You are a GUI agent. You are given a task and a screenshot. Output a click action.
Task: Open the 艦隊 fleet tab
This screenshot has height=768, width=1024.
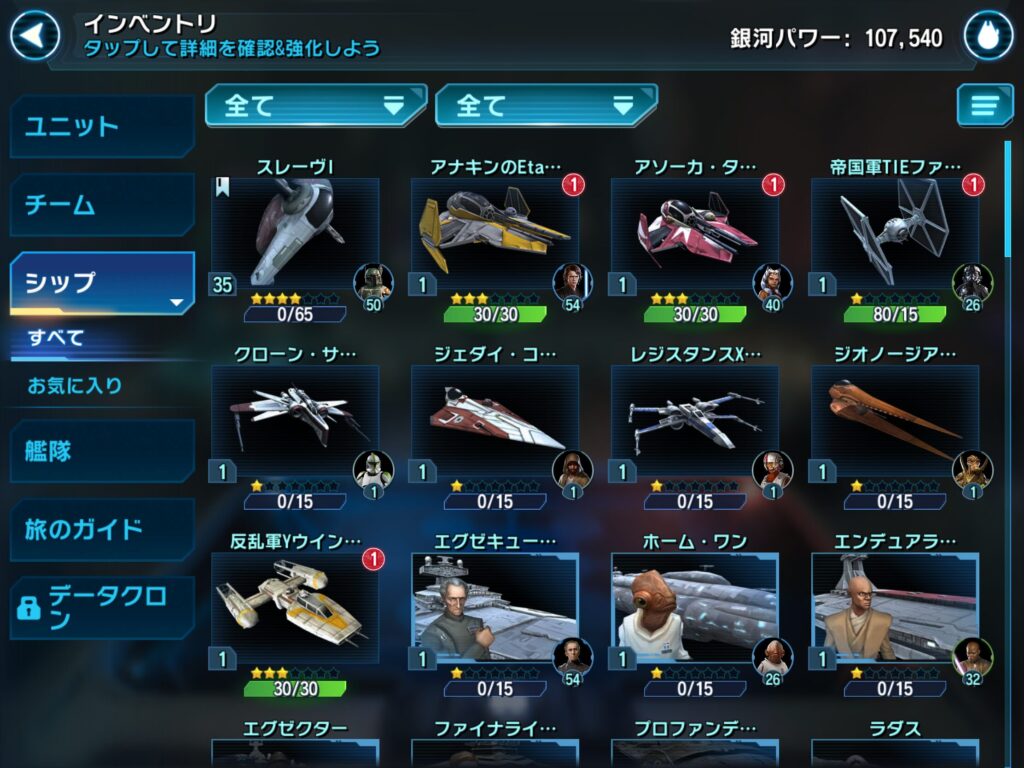click(x=102, y=451)
